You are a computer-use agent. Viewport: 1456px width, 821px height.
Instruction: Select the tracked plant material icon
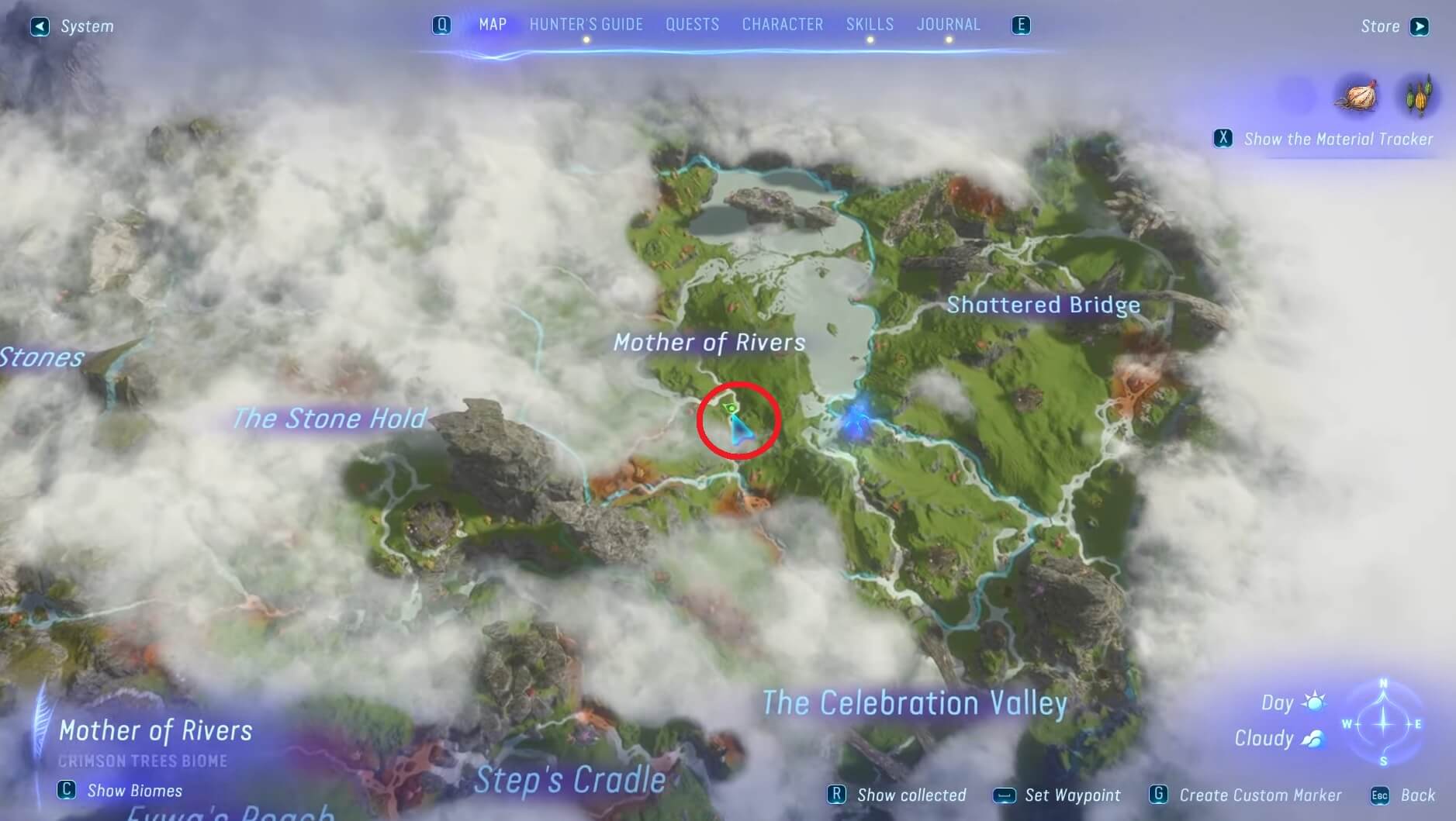[x=1357, y=96]
